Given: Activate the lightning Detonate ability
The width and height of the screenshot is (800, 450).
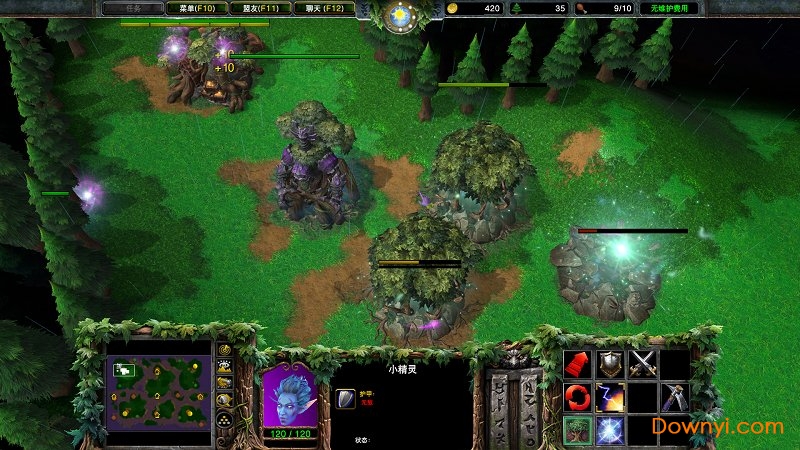Looking at the screenshot, I should coord(609,397).
